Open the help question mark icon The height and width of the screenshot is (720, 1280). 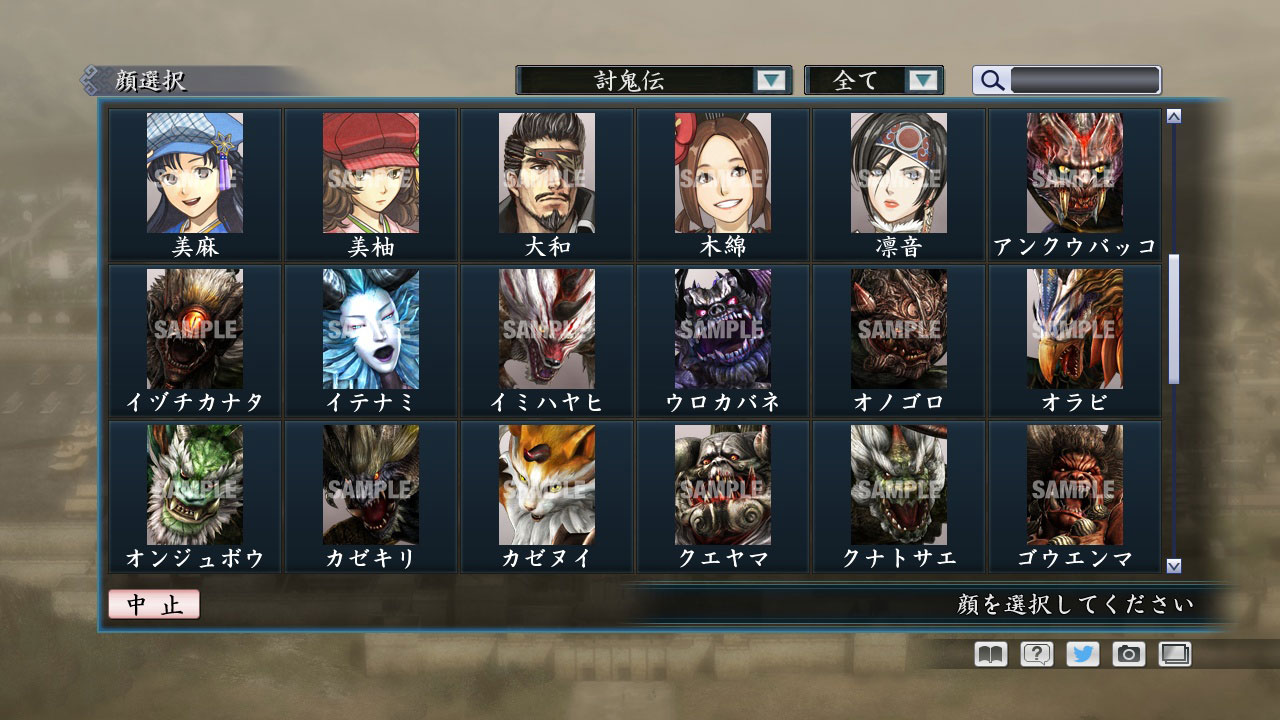(1038, 654)
